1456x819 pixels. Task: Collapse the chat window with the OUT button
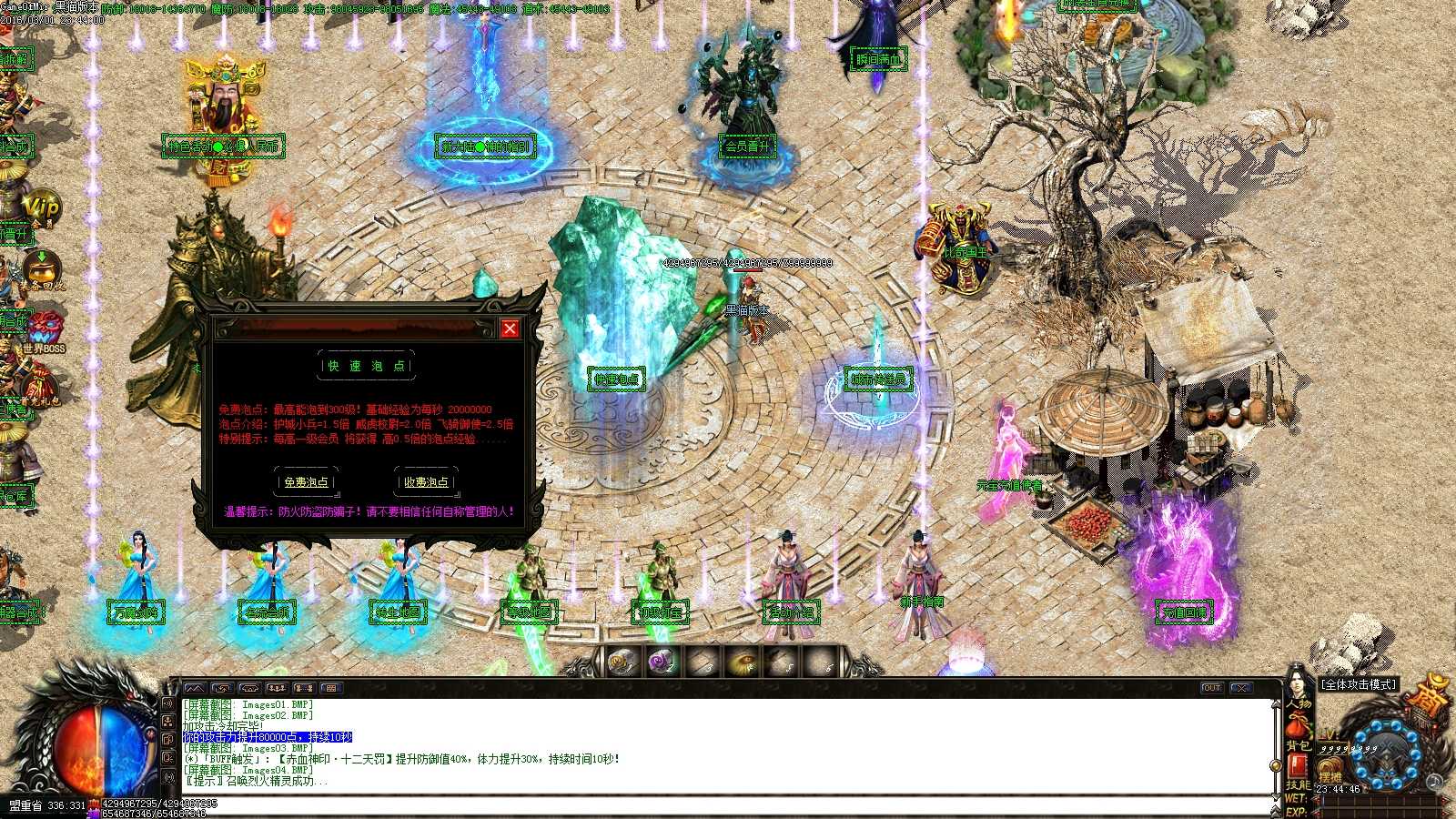1211,689
